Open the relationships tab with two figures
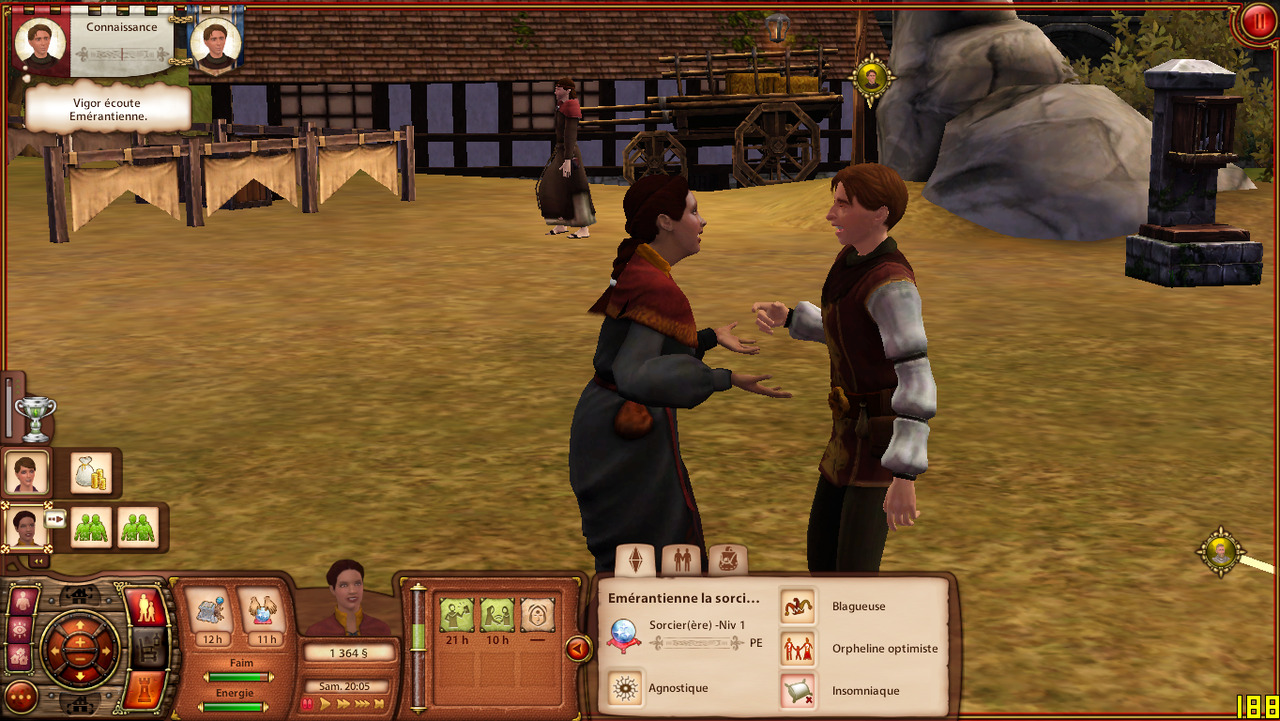 point(682,560)
